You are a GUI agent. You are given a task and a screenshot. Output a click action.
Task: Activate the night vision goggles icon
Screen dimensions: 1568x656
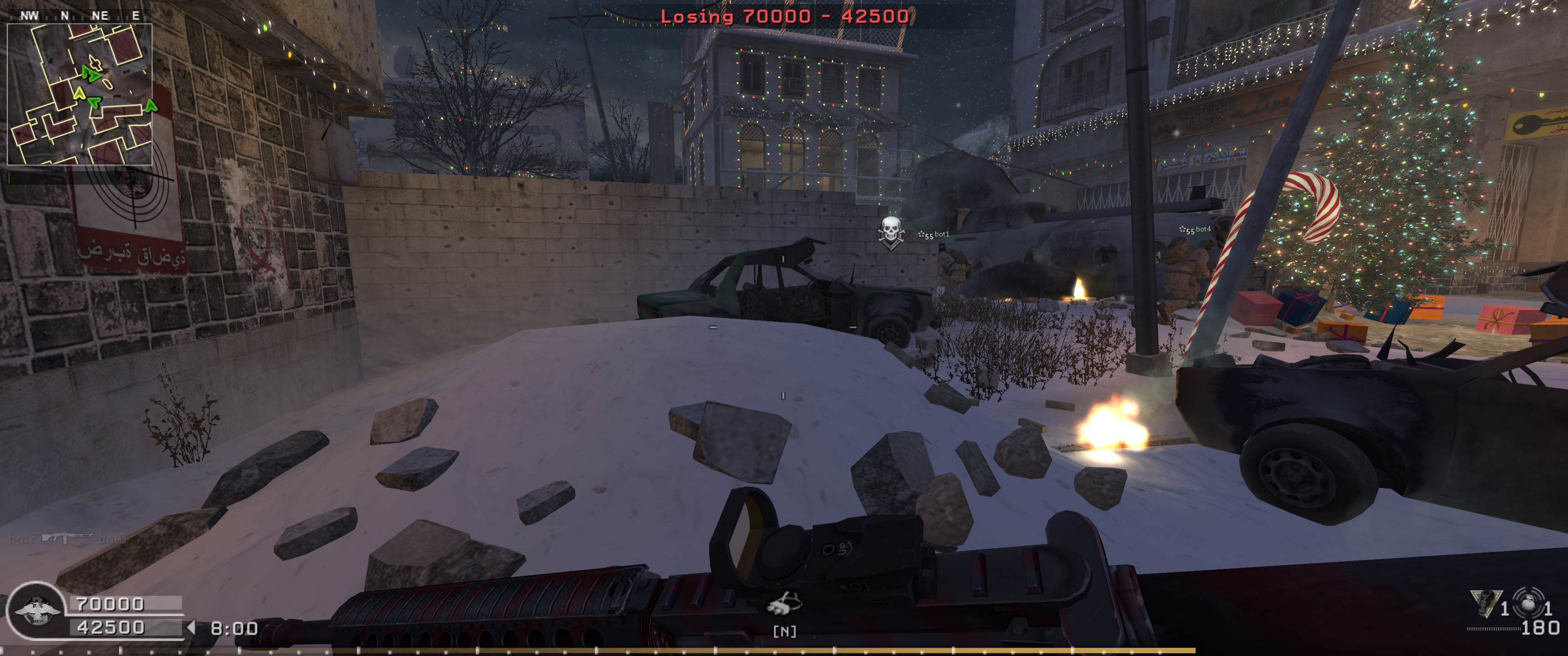point(784,605)
